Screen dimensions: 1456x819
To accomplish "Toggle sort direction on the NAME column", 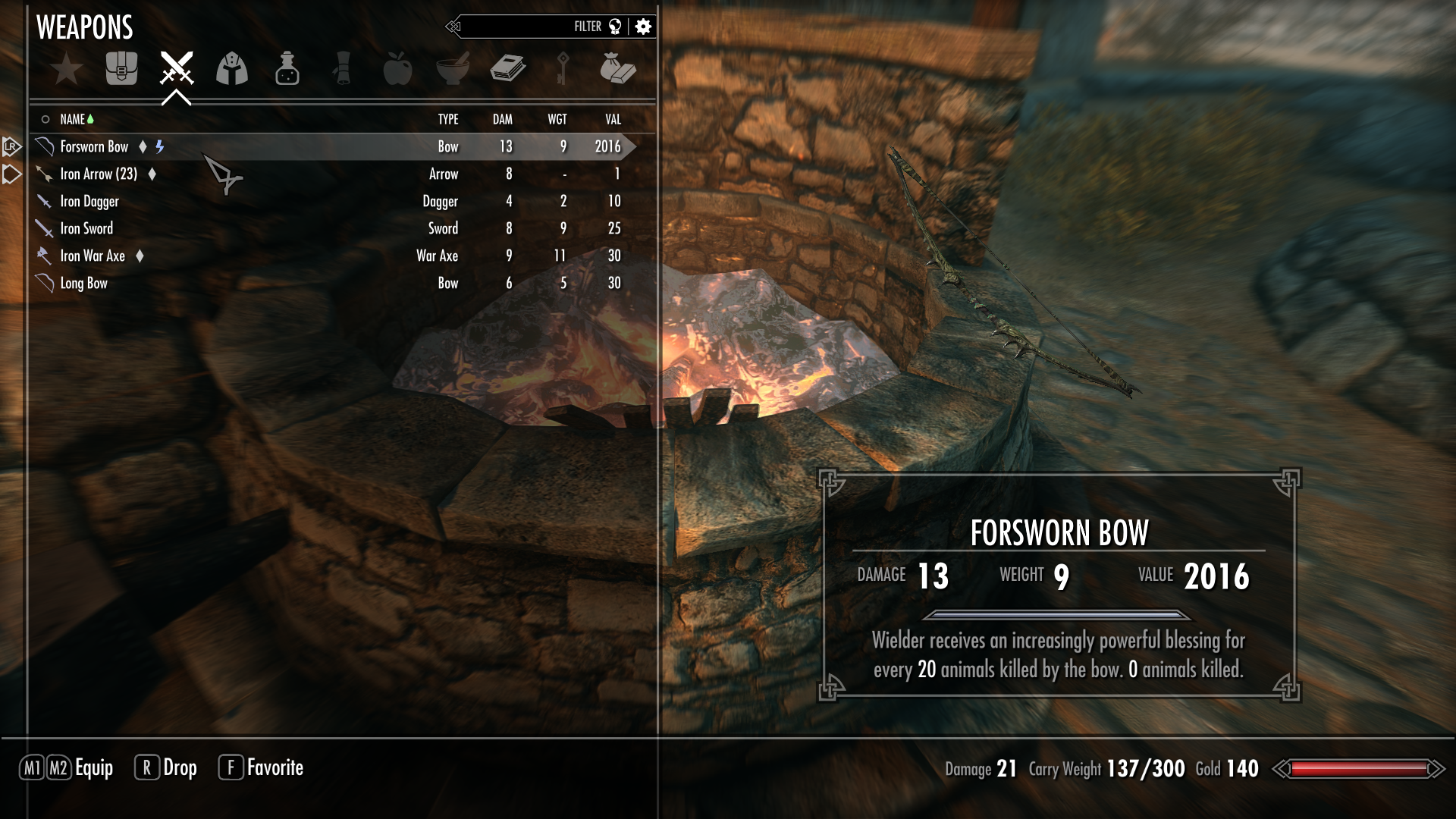I will pos(73,119).
